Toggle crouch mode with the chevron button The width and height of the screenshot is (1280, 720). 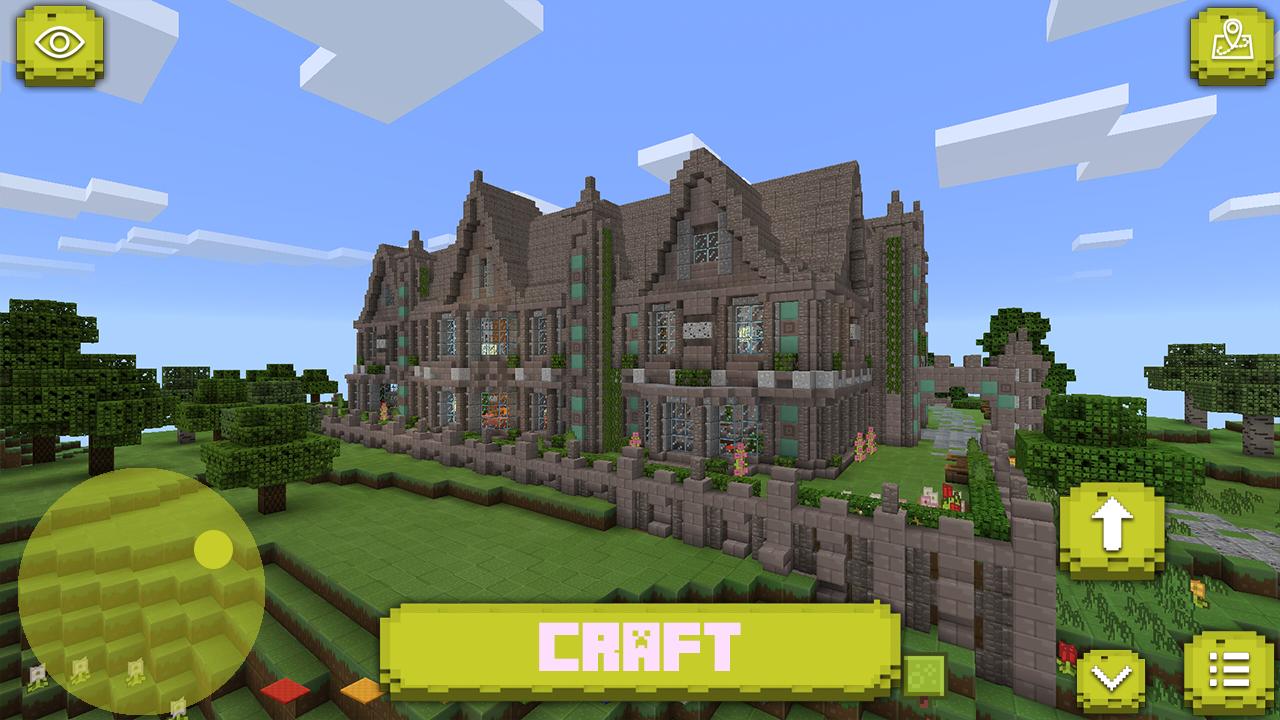1113,677
